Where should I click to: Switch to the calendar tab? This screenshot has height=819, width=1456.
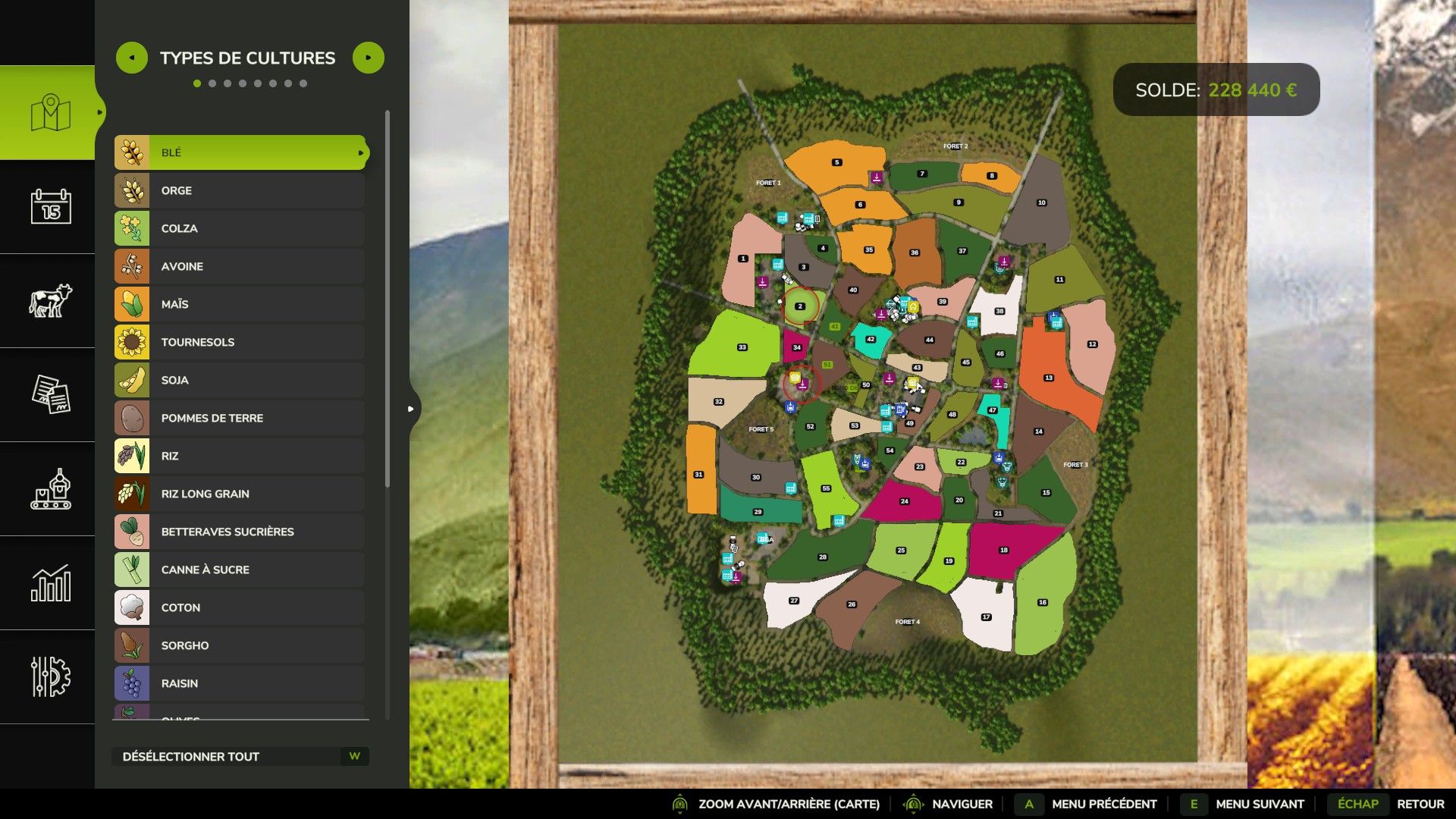(50, 206)
